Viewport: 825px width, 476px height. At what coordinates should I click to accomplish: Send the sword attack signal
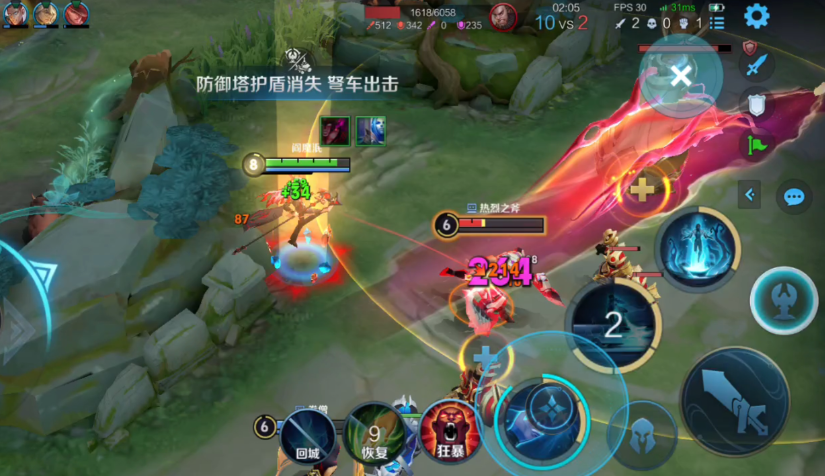757,65
